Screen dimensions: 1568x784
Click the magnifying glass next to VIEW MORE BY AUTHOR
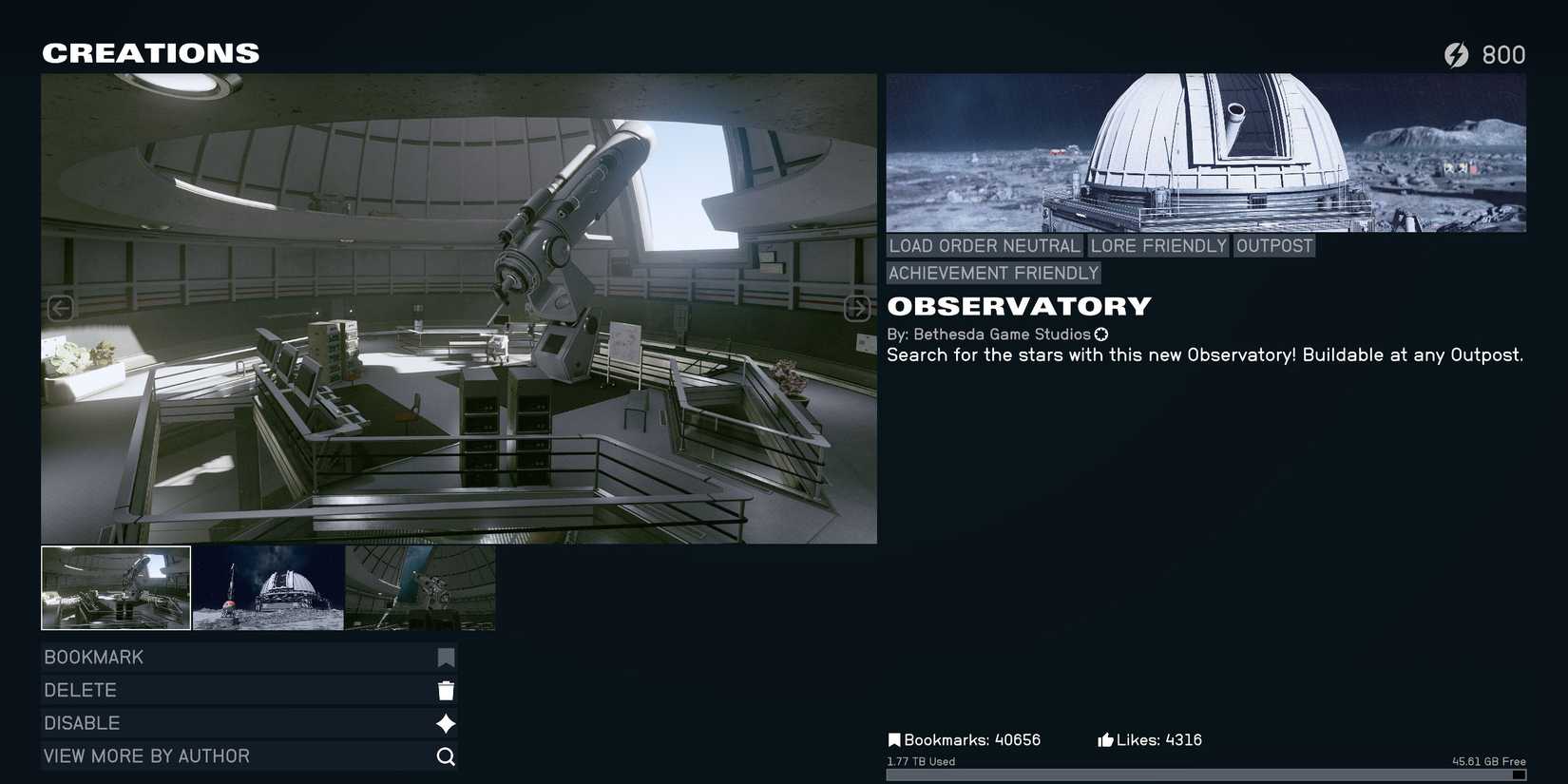pos(446,756)
